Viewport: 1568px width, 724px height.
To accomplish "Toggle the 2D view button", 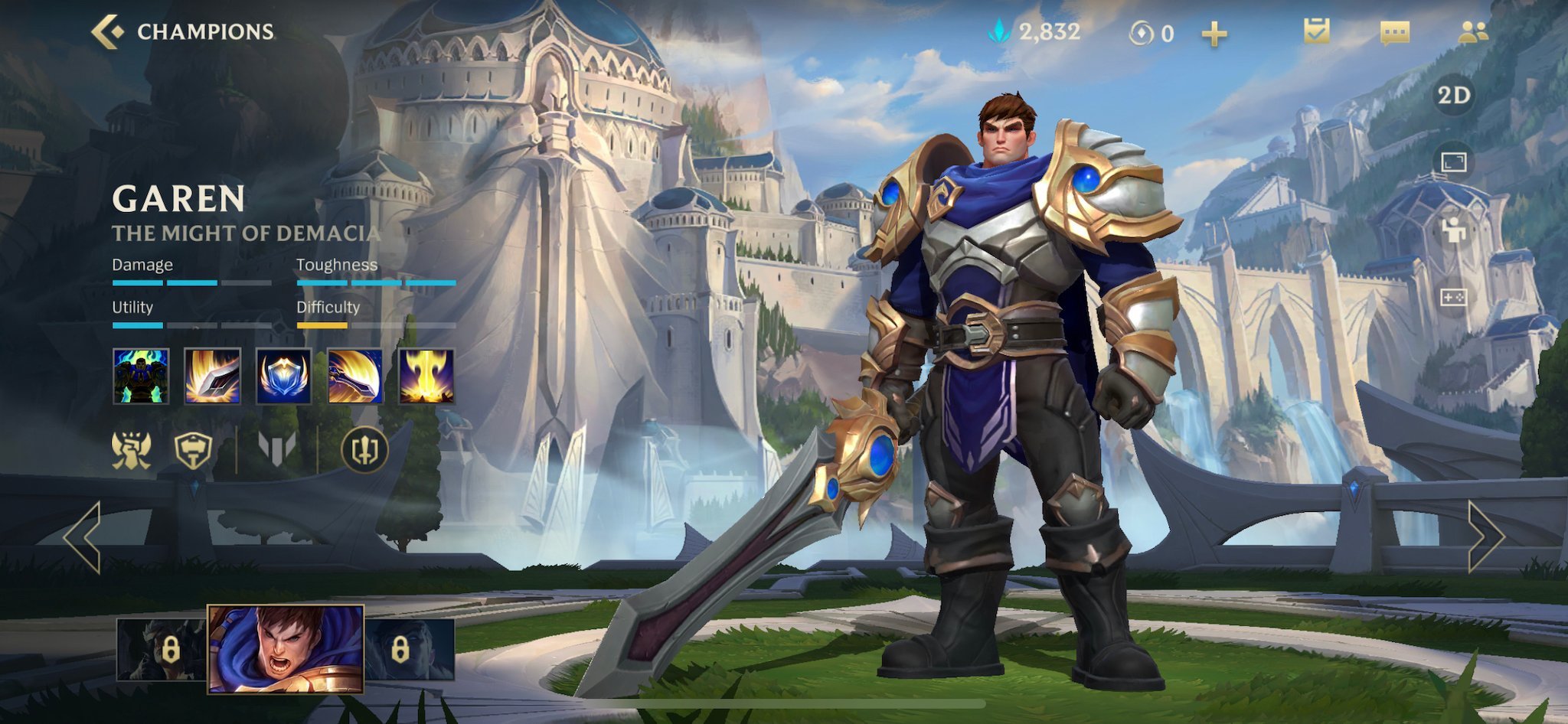I will tap(1453, 96).
